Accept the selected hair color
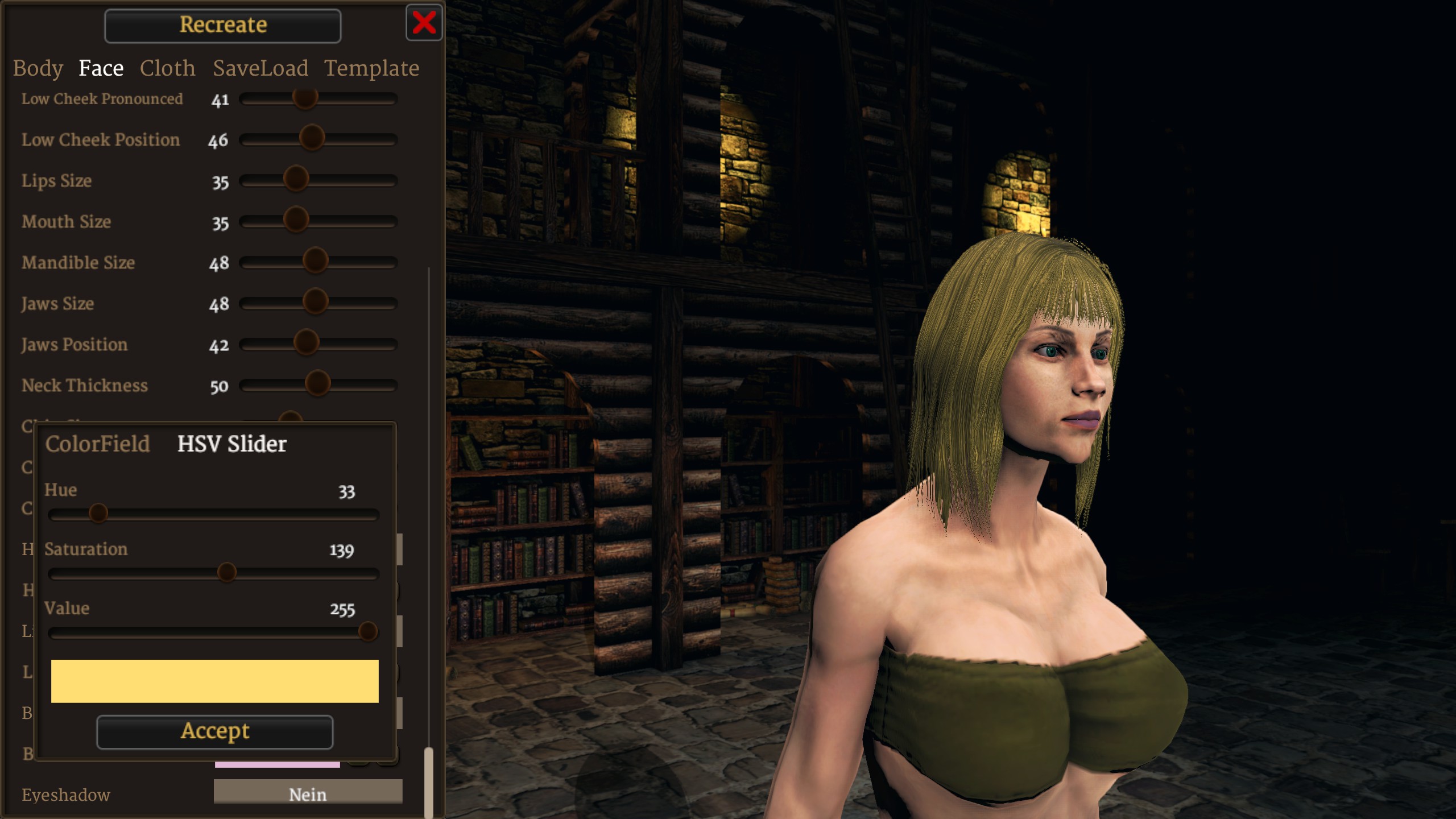Viewport: 1456px width, 819px height. tap(214, 731)
